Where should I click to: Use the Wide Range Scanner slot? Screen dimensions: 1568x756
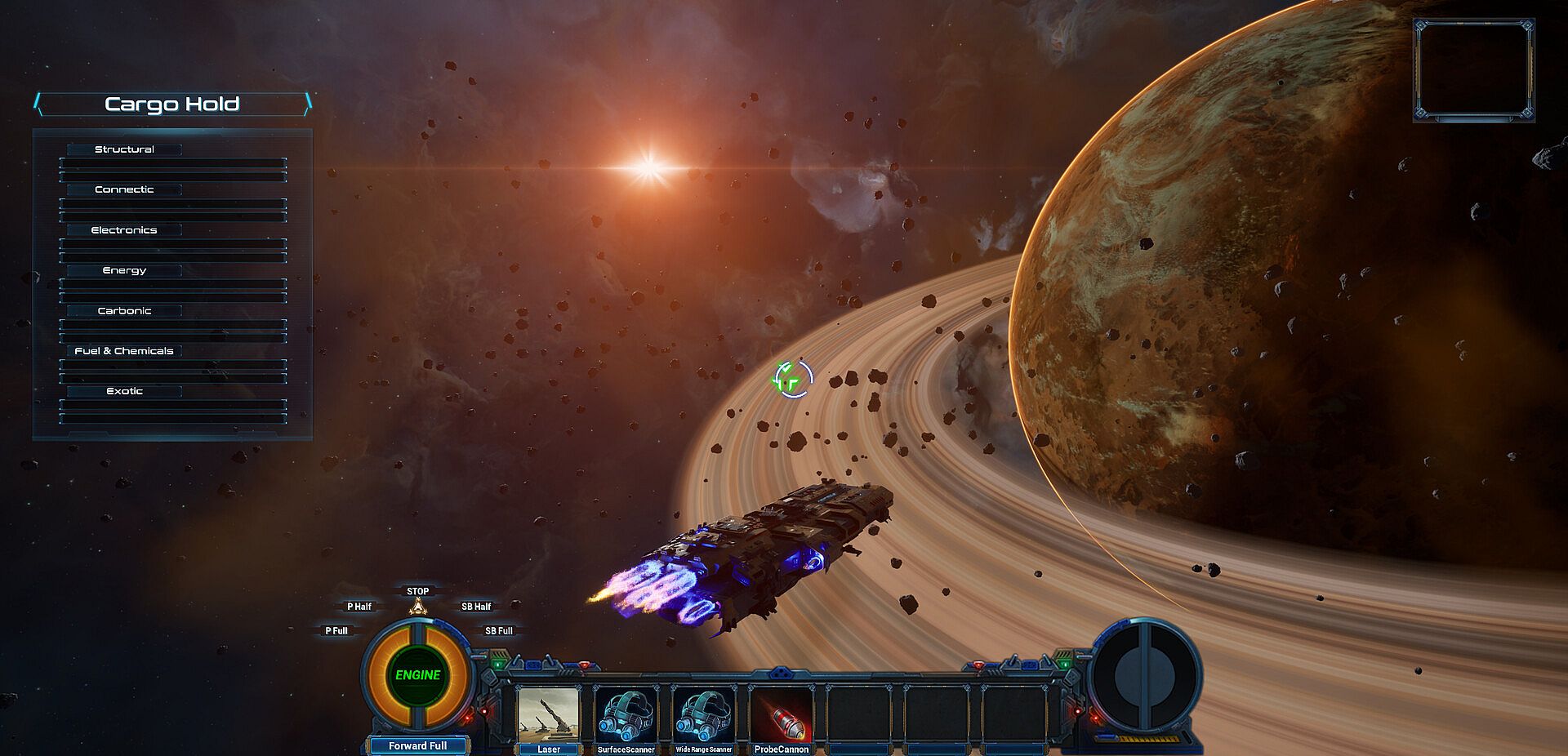(x=703, y=716)
